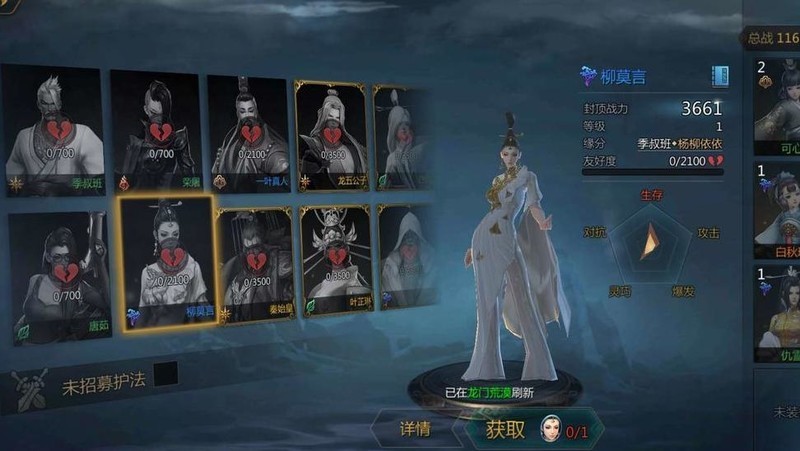Select the 可心 portrait in the side list
800x451 pixels.
(x=777, y=105)
